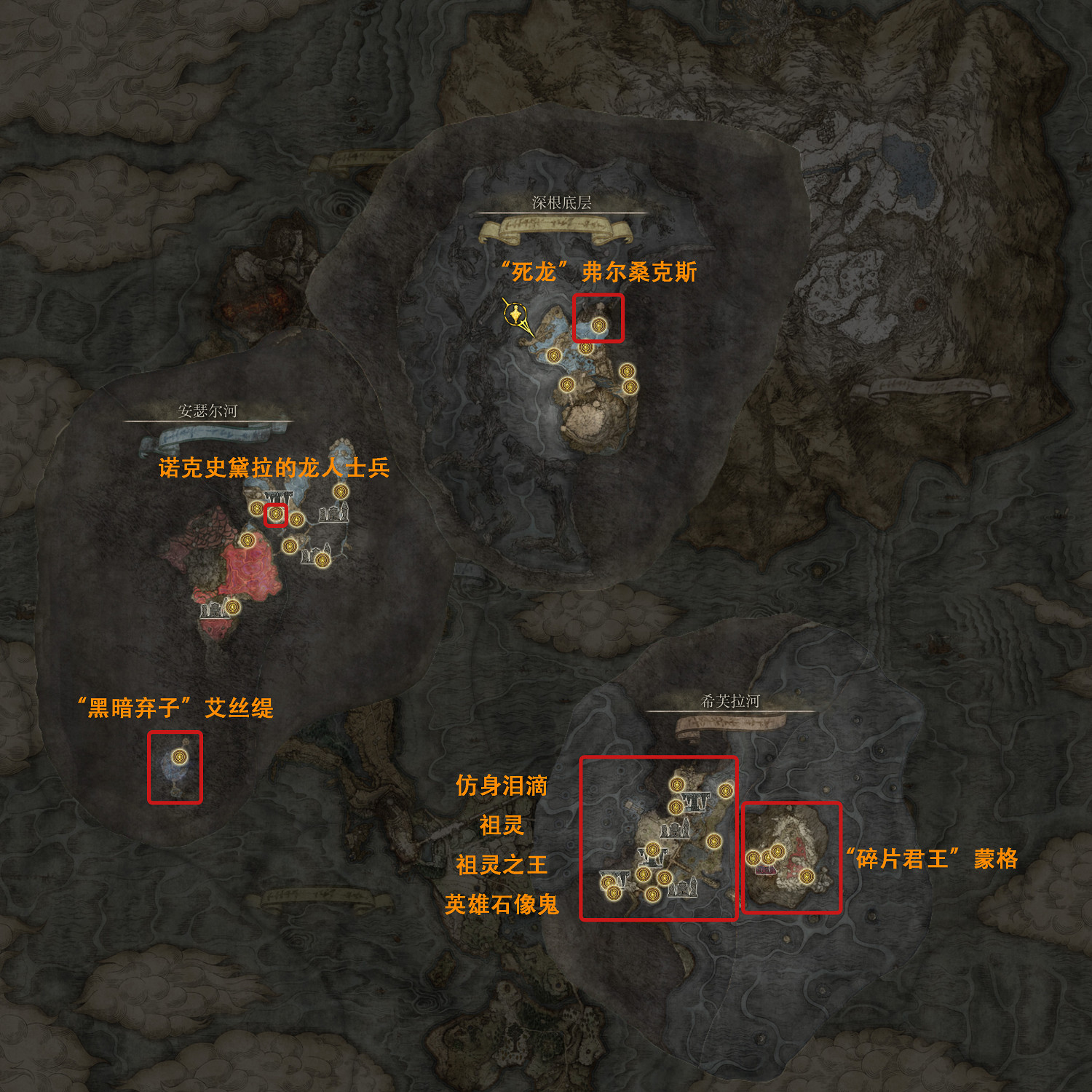Select the site of grace inside Fulgur's red box
The image size is (1092, 1092).
[x=600, y=325]
